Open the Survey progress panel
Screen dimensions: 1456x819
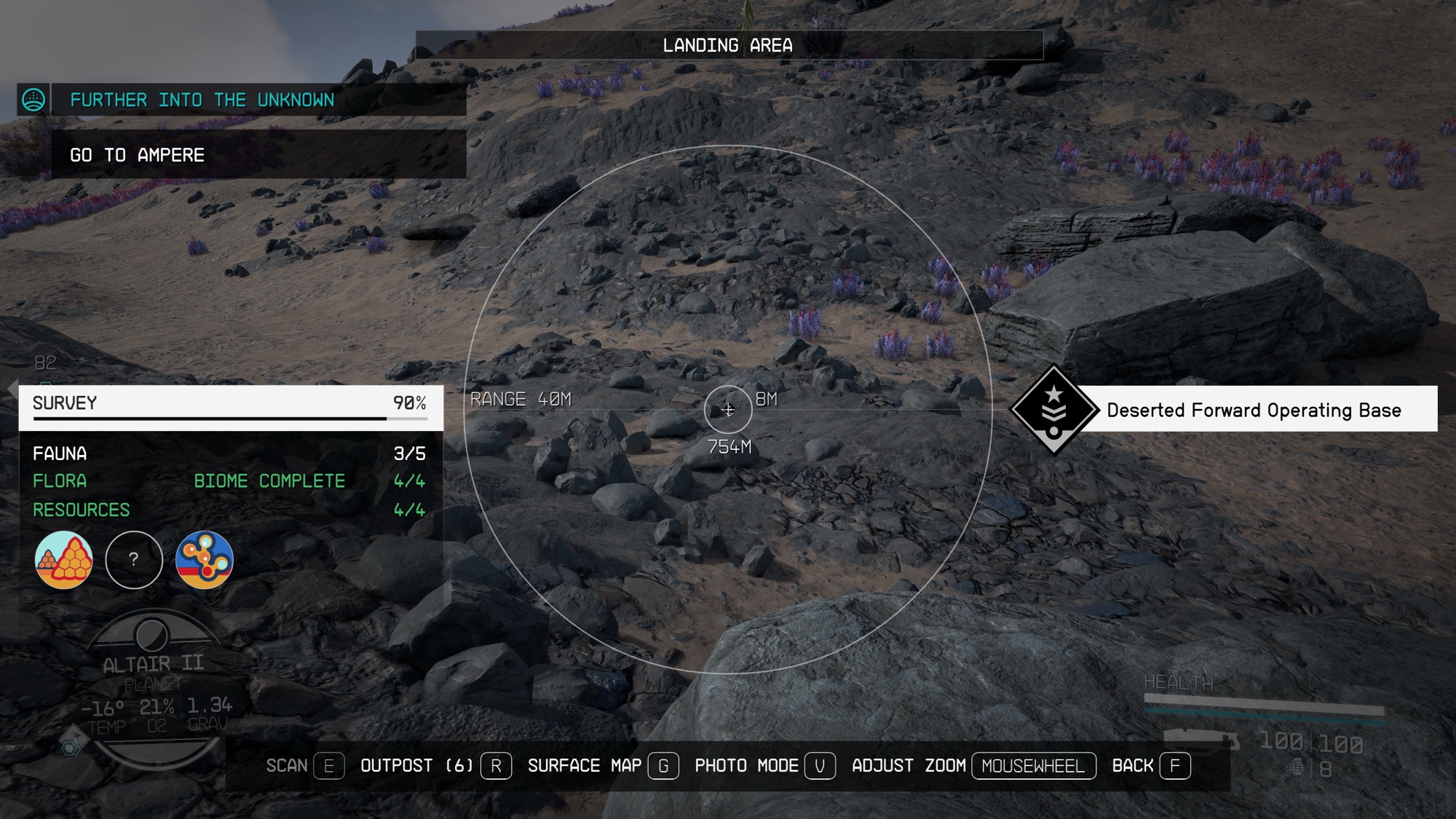(x=230, y=404)
